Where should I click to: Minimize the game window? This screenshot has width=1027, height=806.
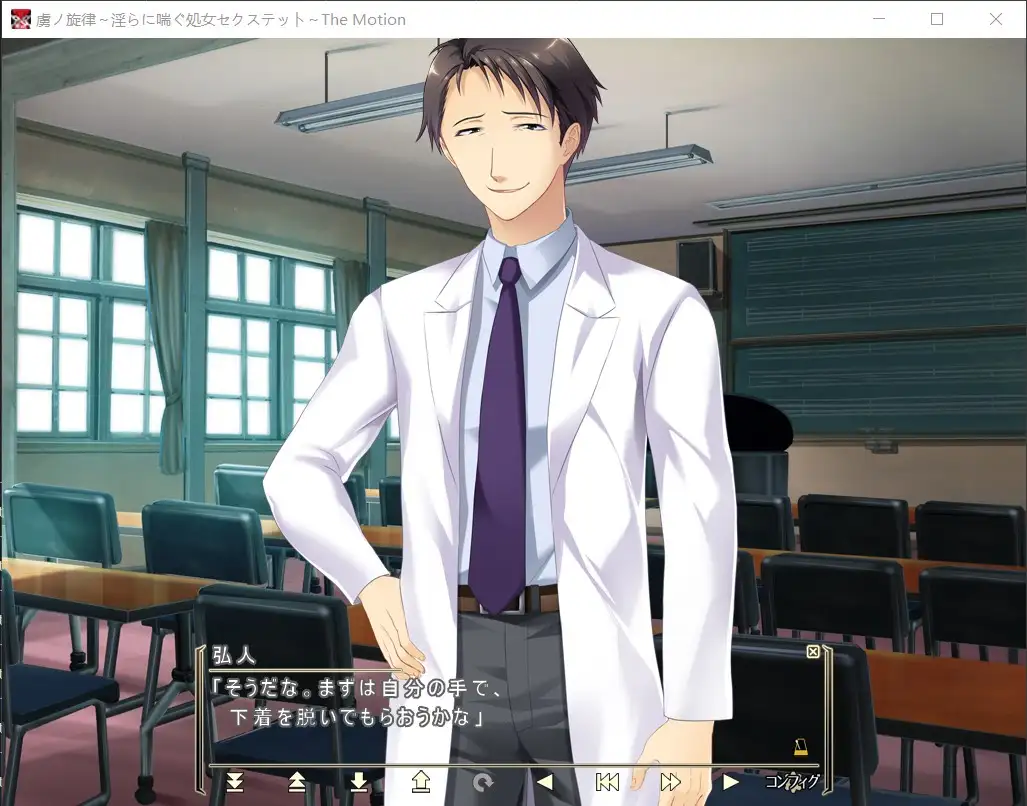coord(880,19)
